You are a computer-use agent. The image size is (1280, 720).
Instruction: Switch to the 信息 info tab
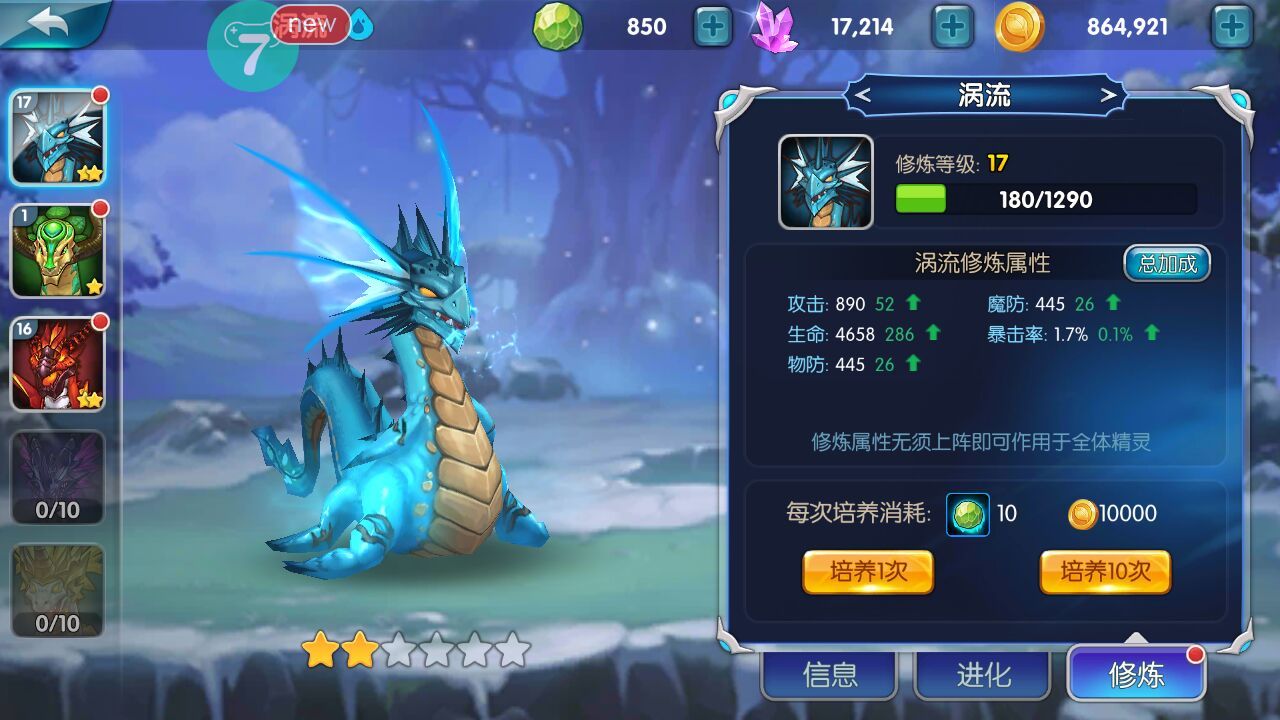828,675
